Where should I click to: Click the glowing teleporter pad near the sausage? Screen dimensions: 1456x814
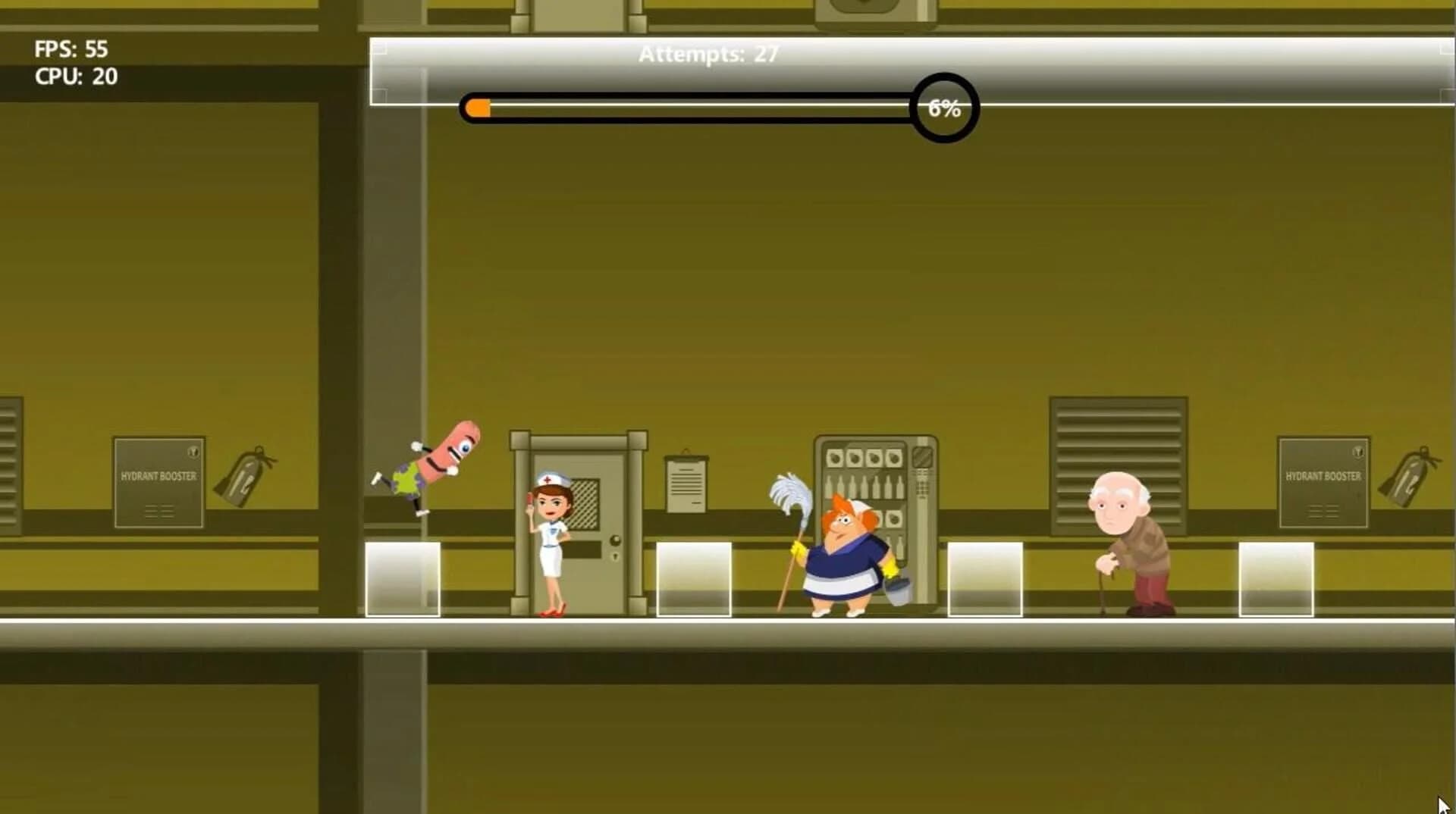pyautogui.click(x=403, y=576)
